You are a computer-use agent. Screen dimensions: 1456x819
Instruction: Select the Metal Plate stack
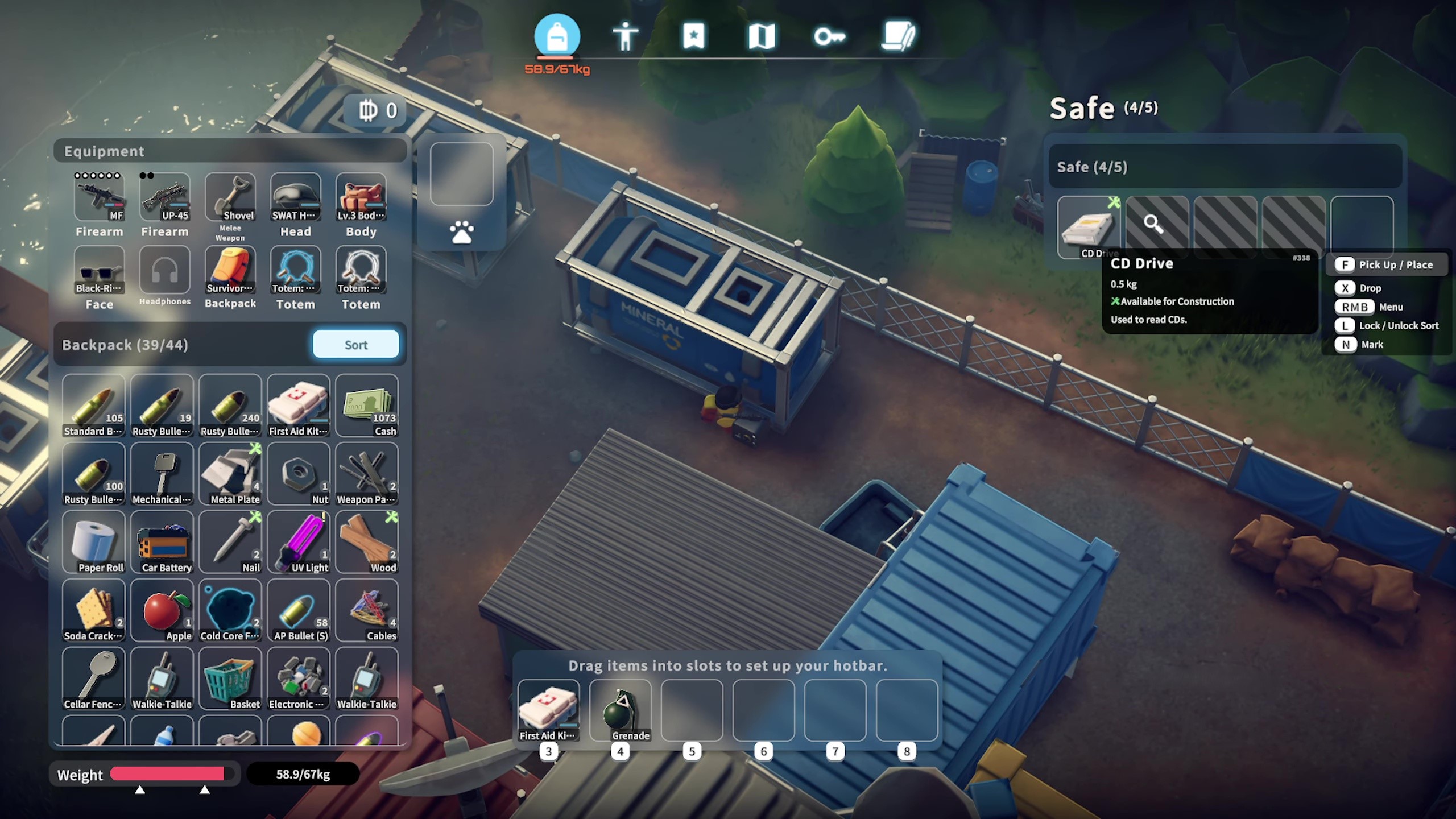point(230,474)
